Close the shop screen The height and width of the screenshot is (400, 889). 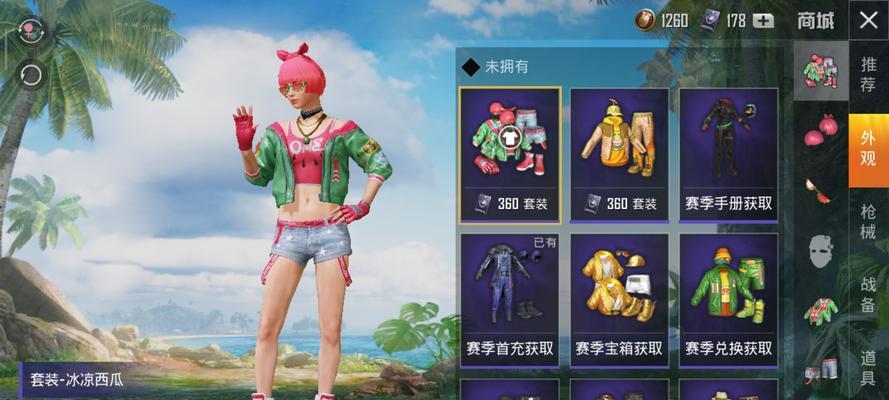(x=867, y=20)
